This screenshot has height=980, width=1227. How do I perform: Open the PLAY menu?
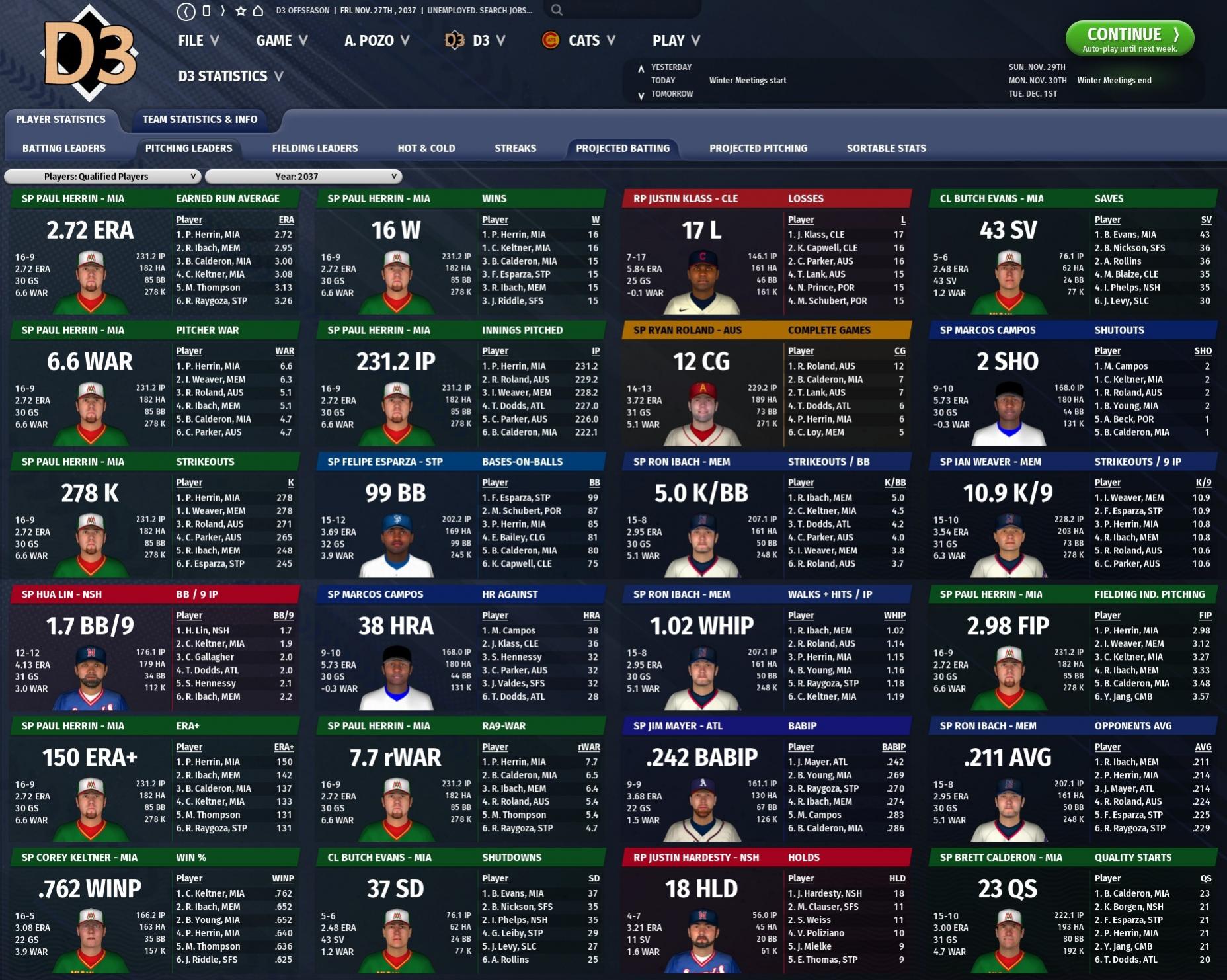676,41
